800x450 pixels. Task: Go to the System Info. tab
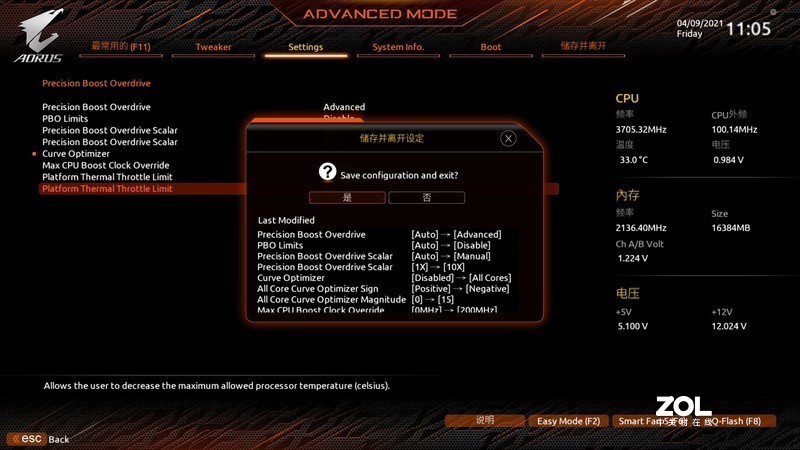(398, 47)
